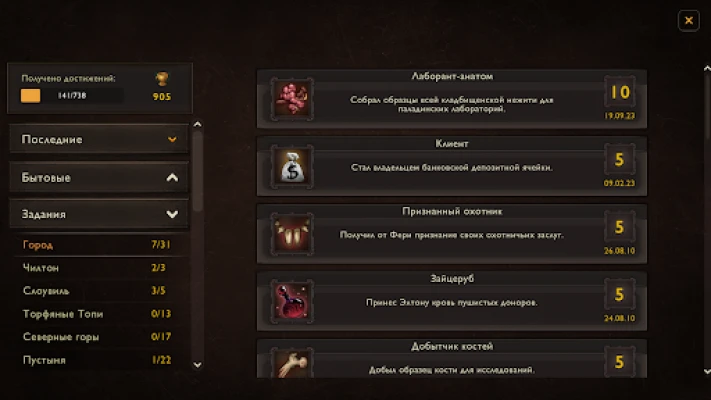The width and height of the screenshot is (711, 400).
Task: Select Северные горы in the list
Action: (x=99, y=337)
